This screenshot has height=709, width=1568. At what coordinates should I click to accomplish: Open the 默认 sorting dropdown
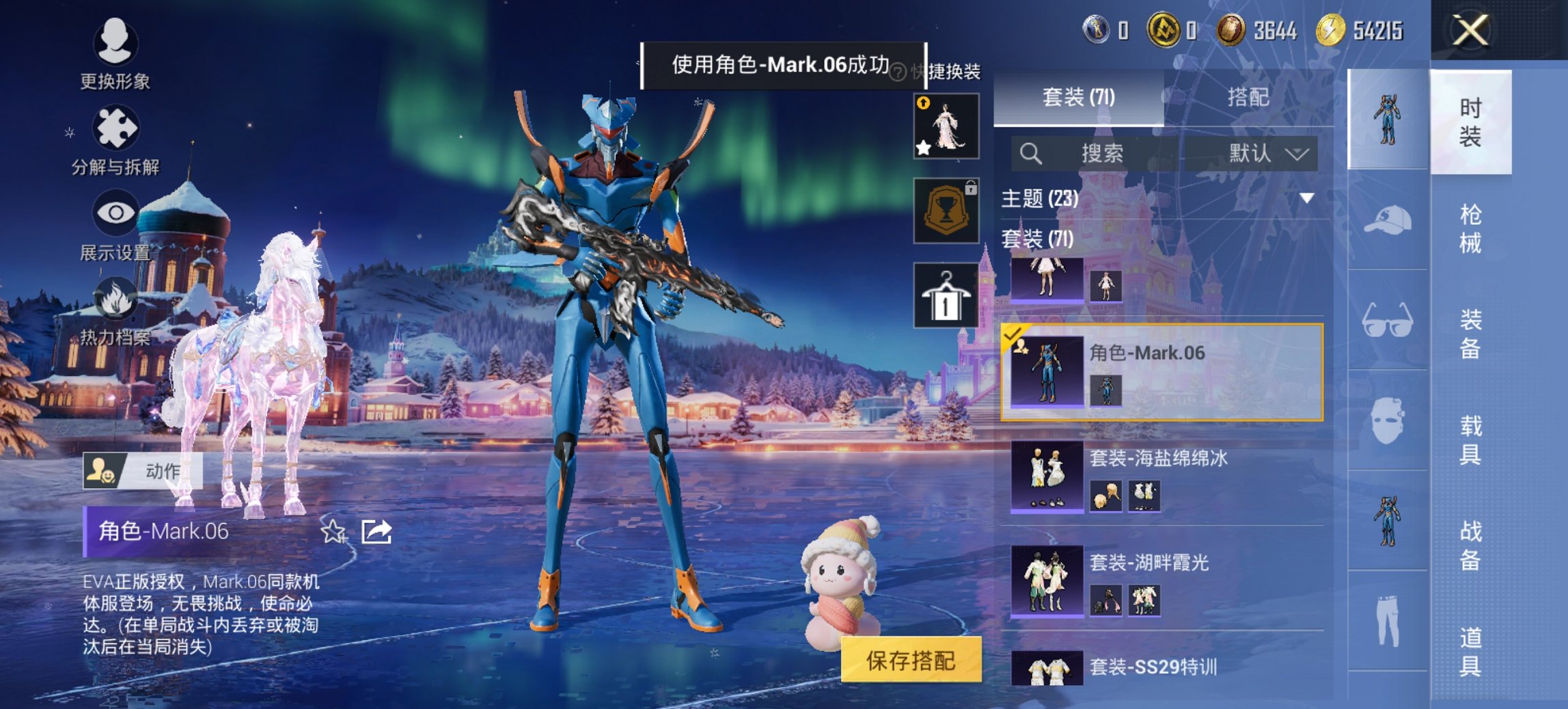[x=1267, y=153]
